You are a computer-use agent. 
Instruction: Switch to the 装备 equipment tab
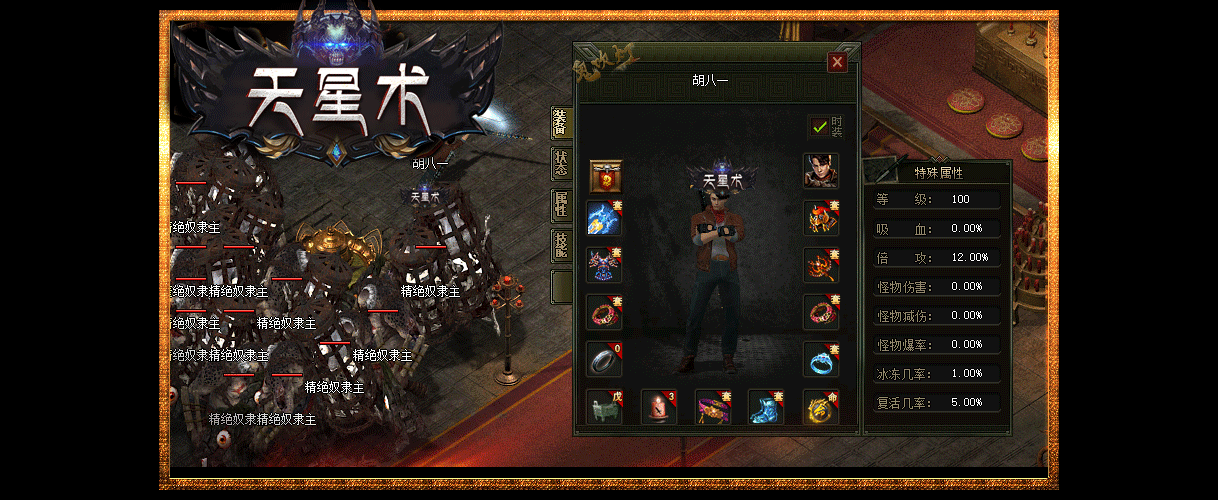(561, 121)
